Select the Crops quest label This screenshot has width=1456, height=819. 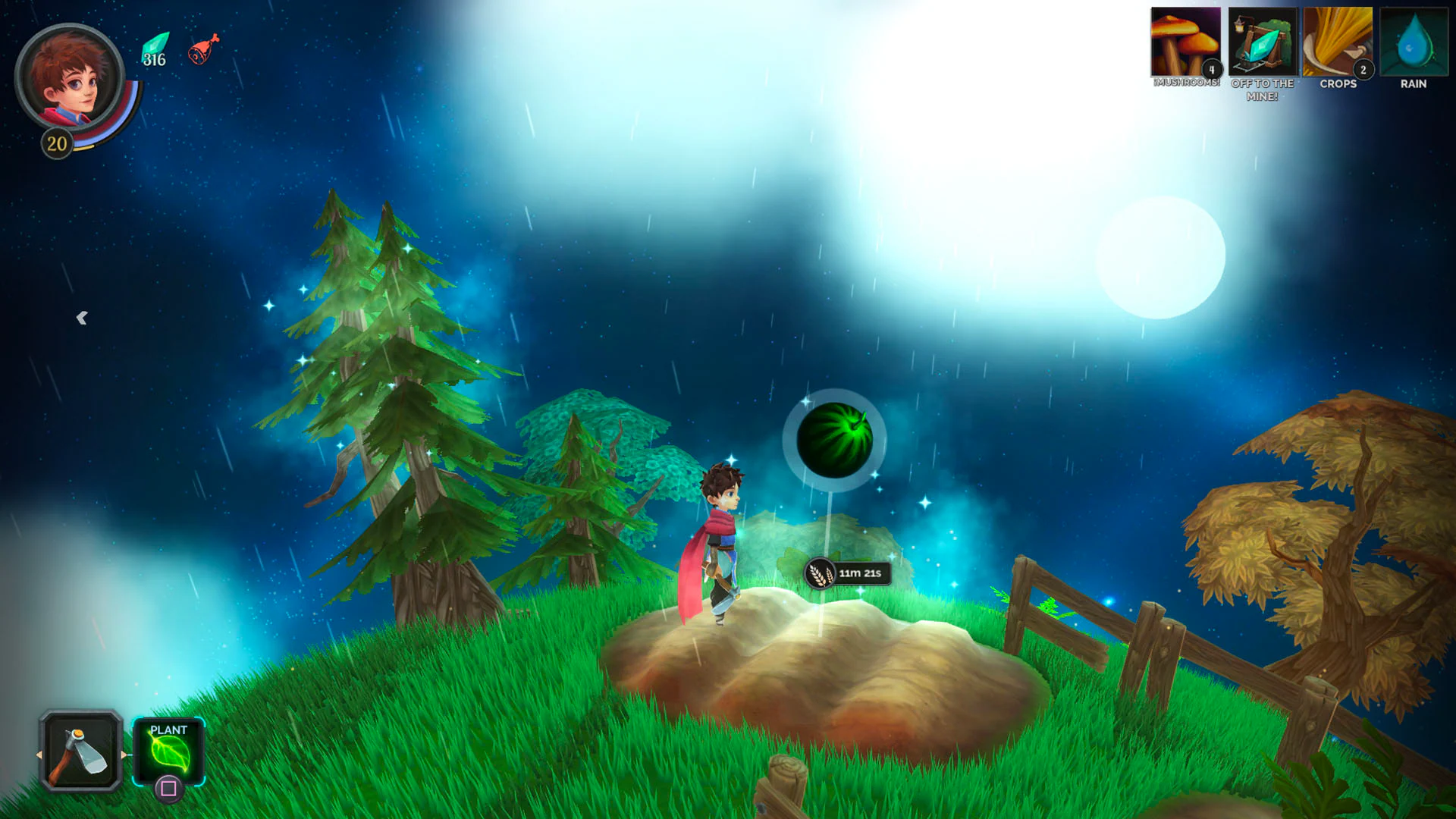point(1339,83)
